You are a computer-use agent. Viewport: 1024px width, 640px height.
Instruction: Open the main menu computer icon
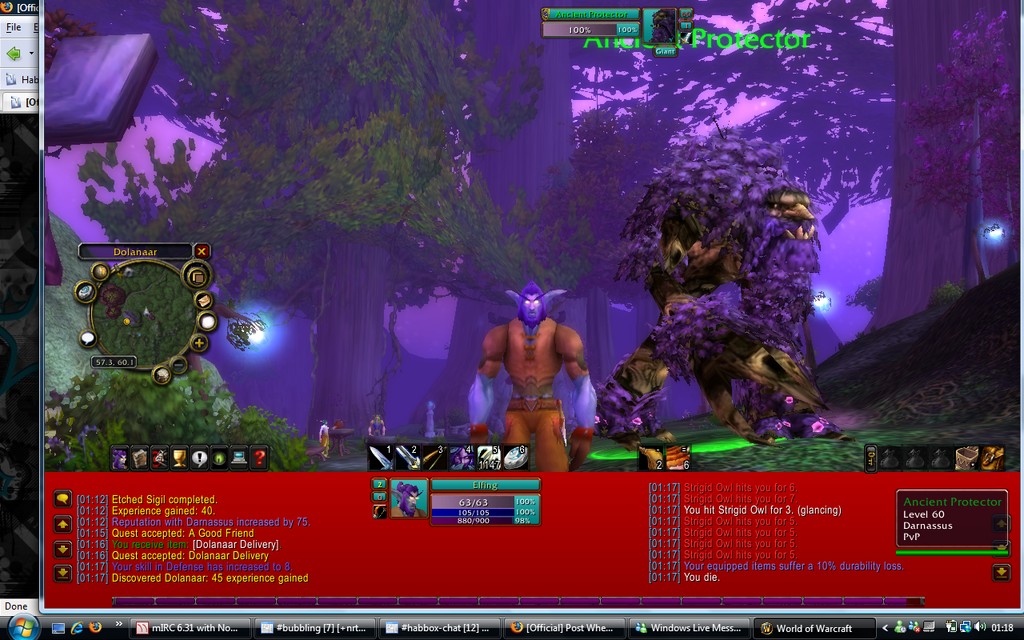tap(240, 459)
